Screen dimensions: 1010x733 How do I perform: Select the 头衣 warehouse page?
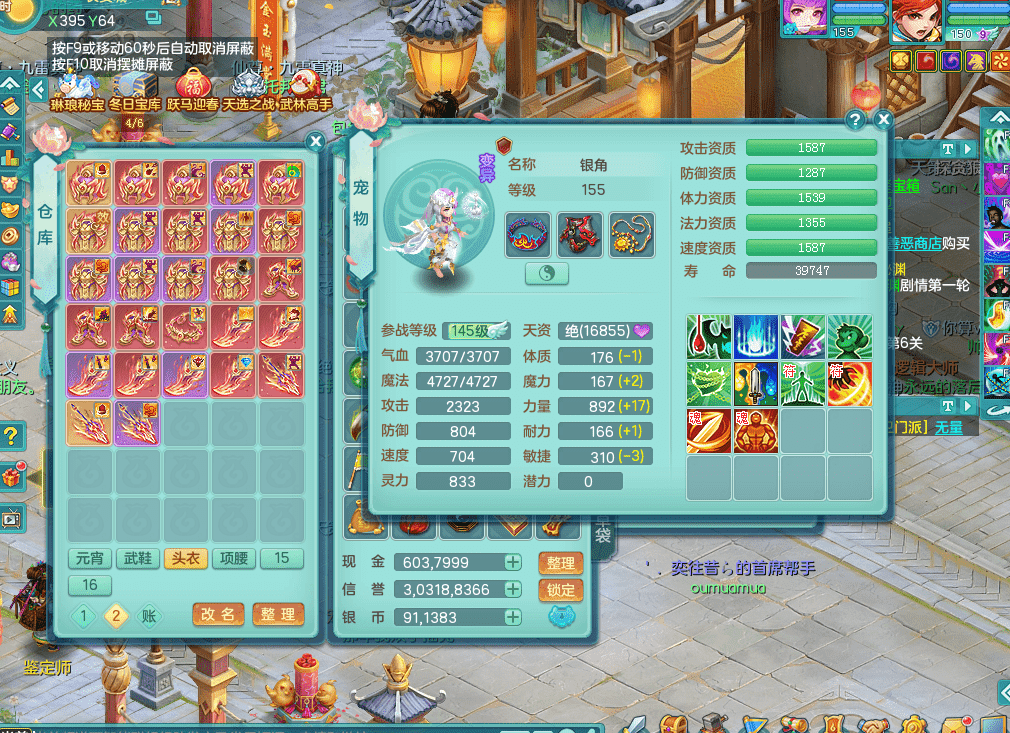tap(185, 558)
